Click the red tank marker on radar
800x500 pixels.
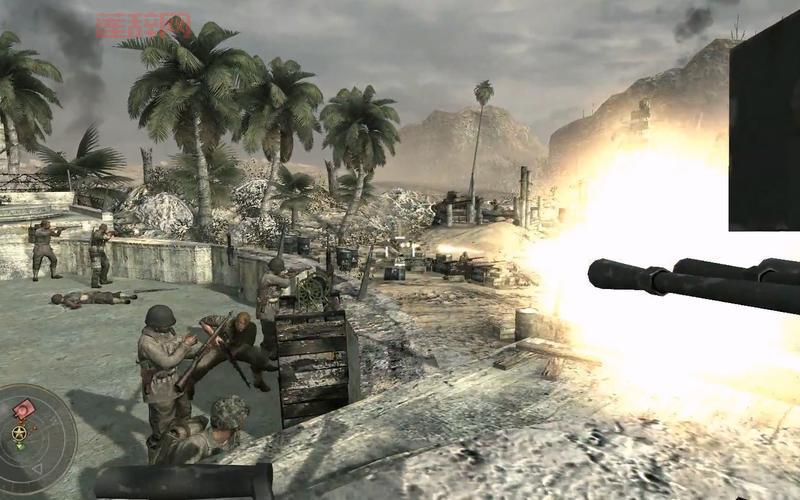click(x=24, y=409)
